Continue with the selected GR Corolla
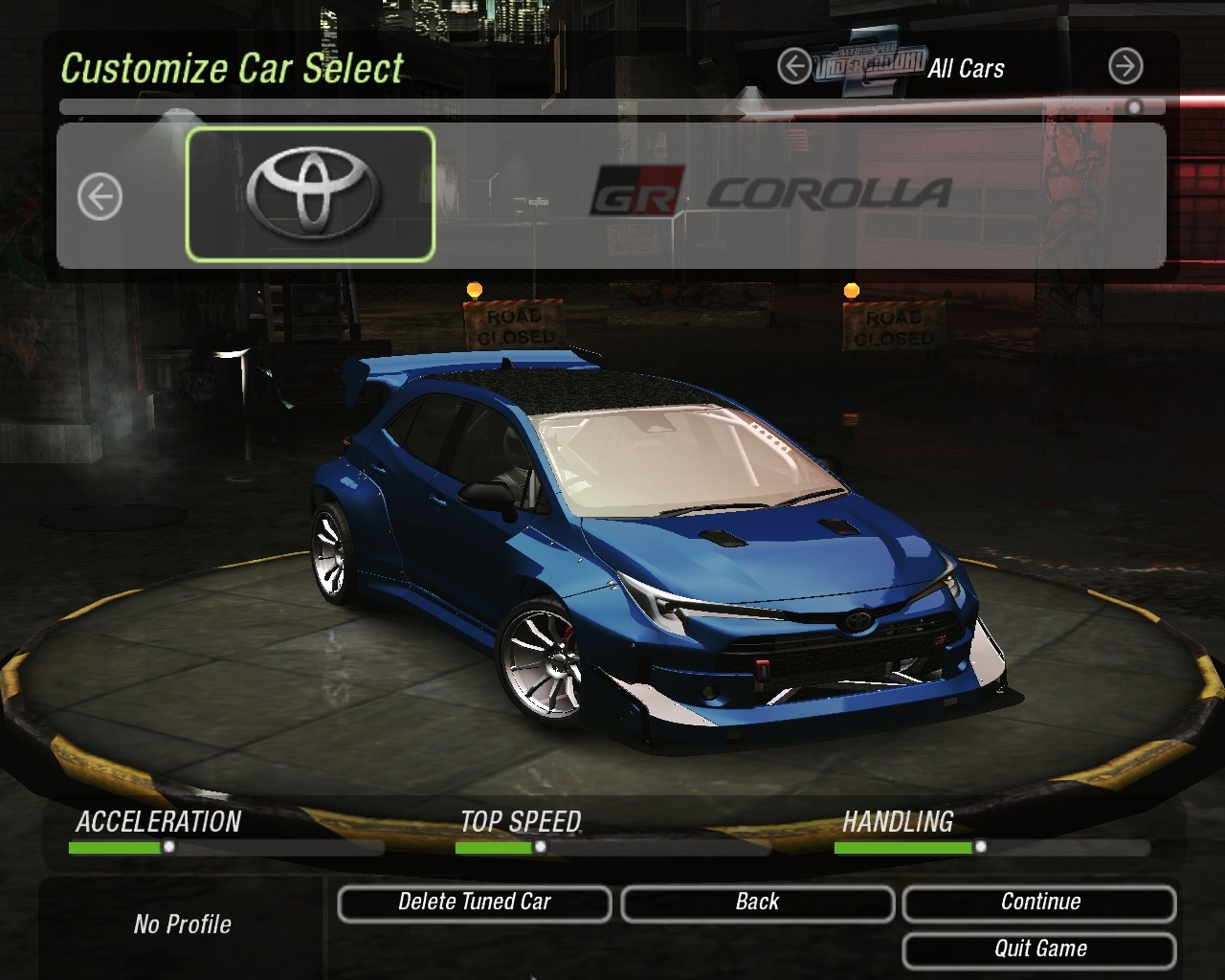The image size is (1225, 980). (x=1039, y=902)
